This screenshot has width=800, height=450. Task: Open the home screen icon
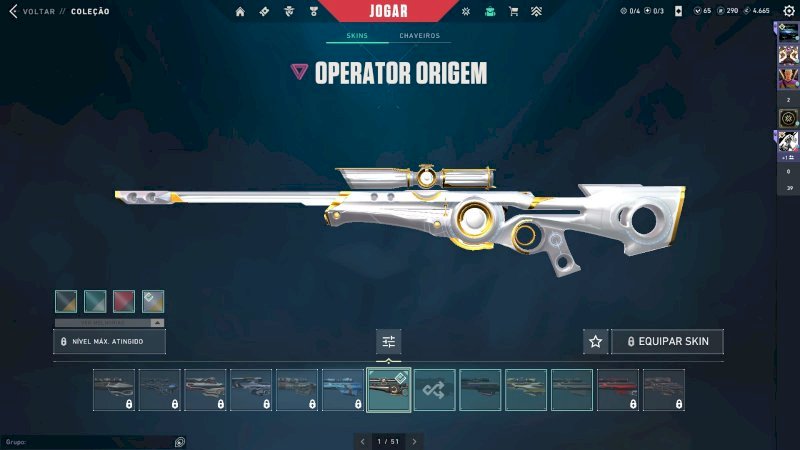click(240, 12)
